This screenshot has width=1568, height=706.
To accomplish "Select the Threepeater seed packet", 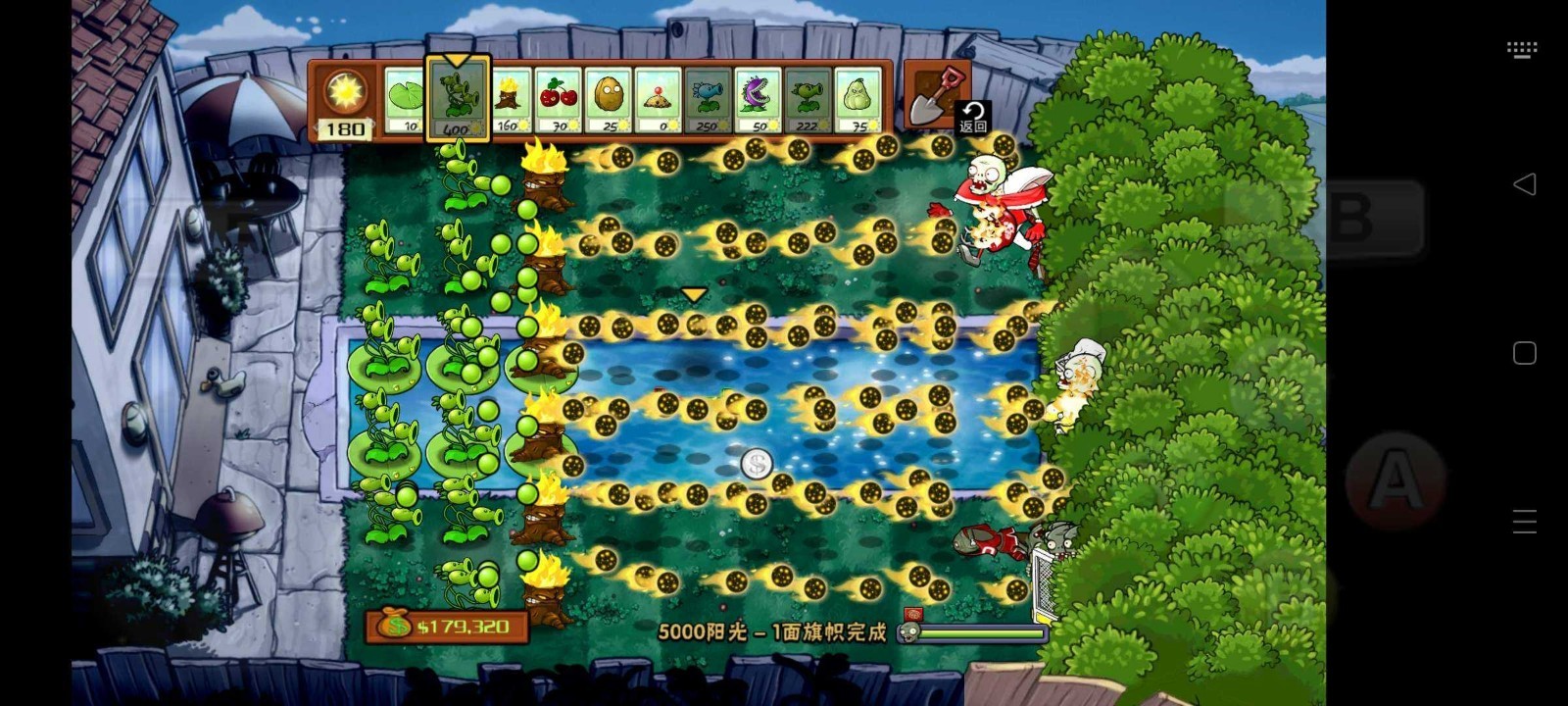I will point(457,96).
